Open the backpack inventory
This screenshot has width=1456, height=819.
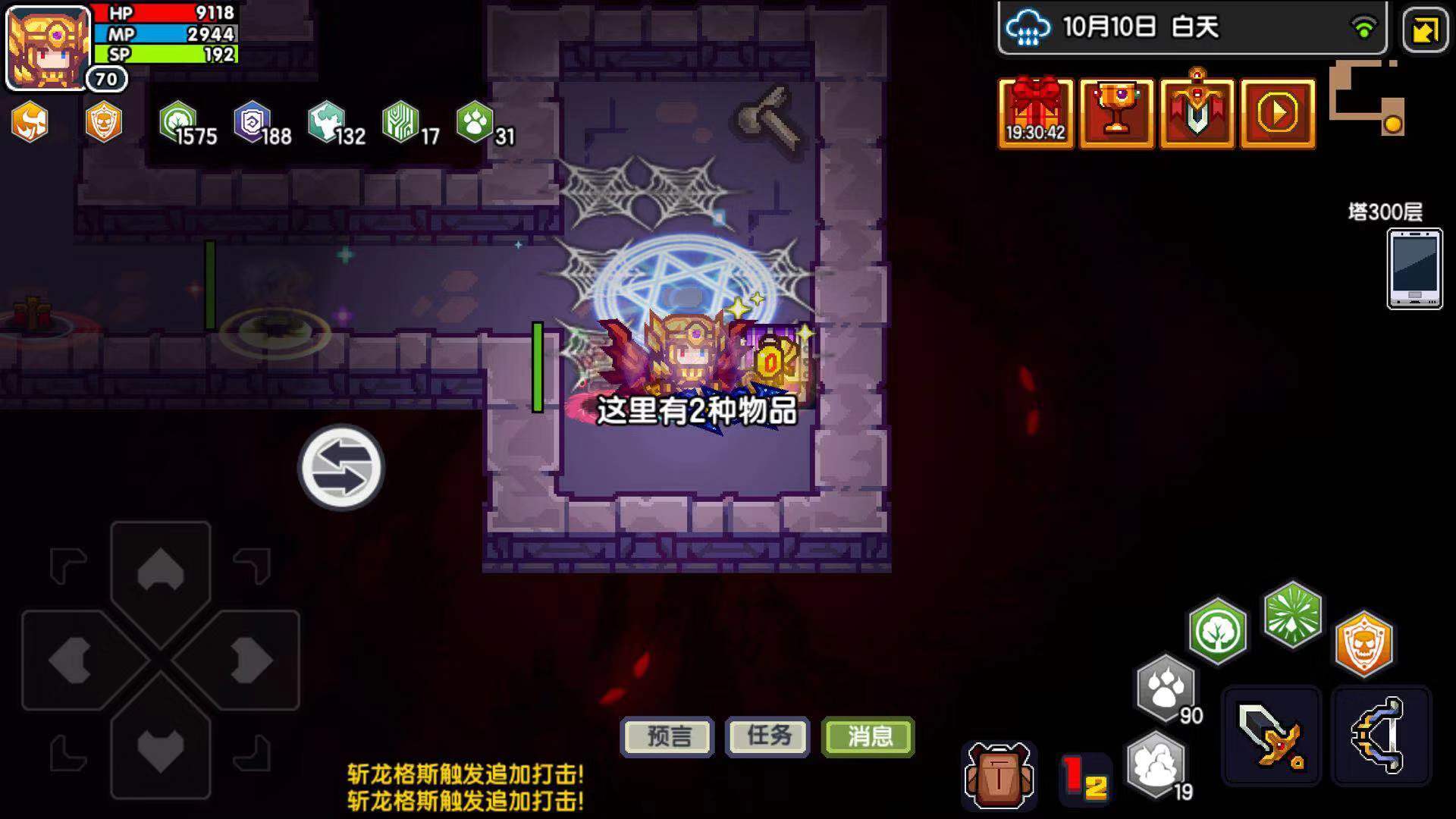coord(1000,773)
